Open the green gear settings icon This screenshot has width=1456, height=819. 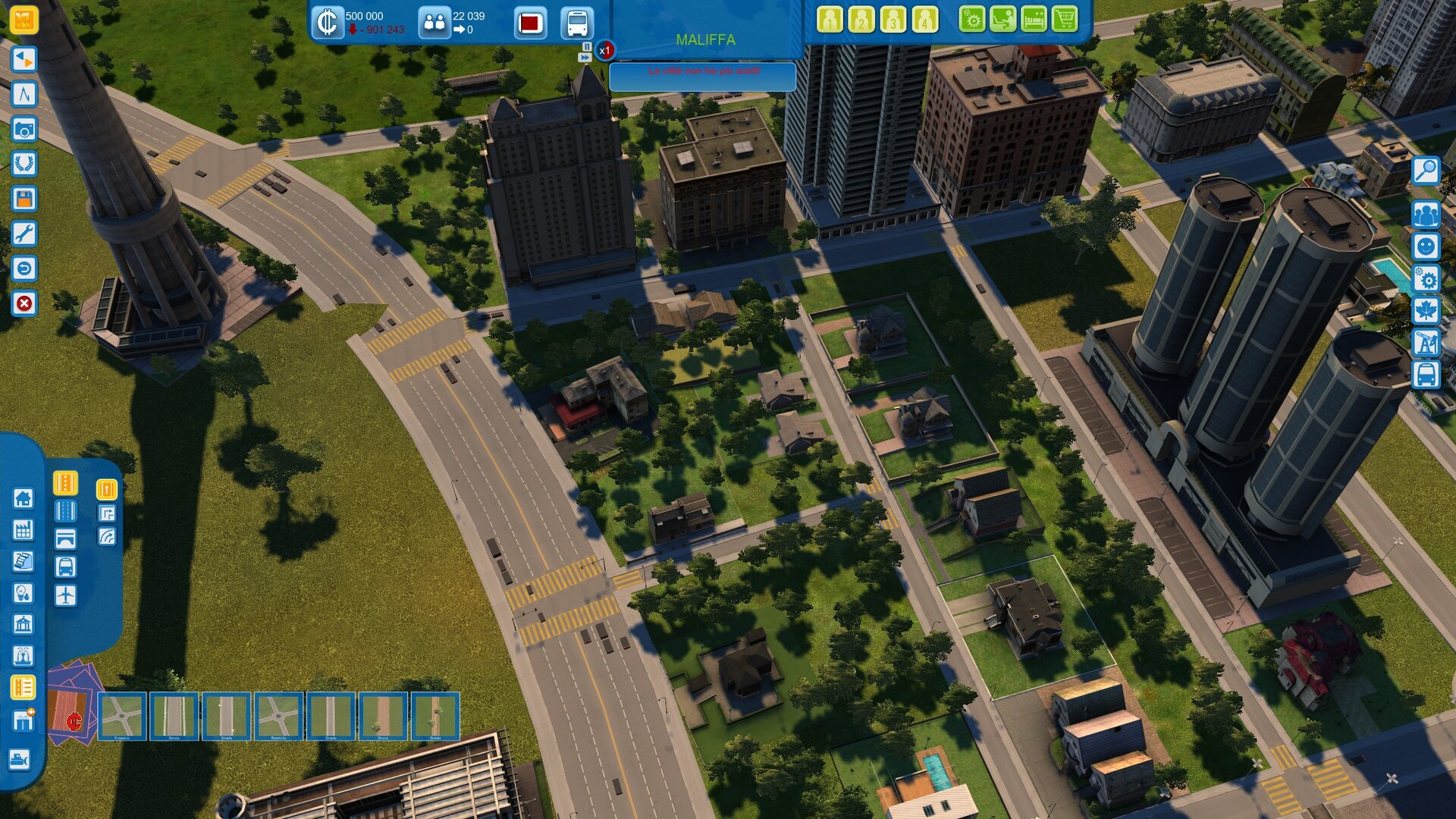[x=971, y=19]
